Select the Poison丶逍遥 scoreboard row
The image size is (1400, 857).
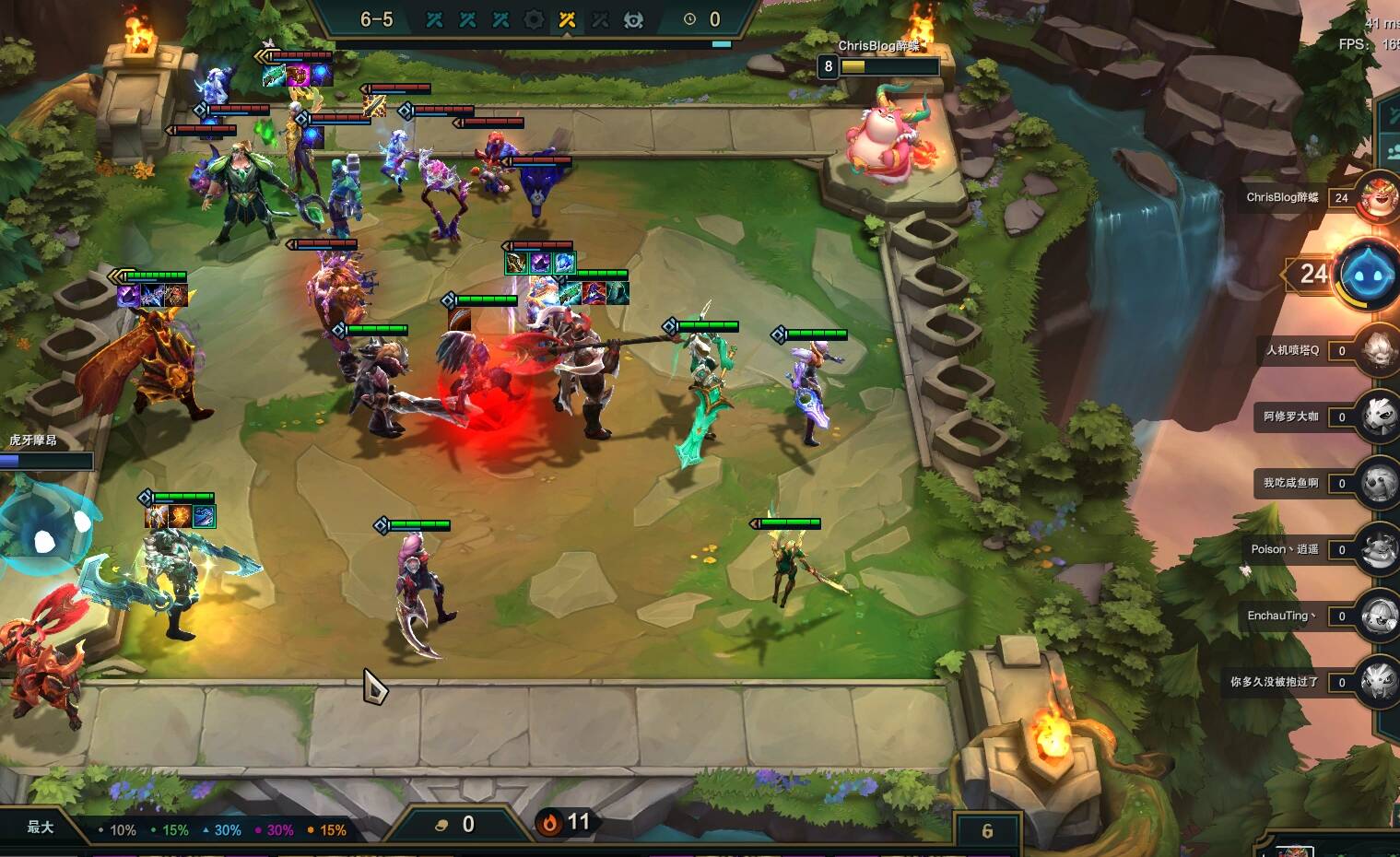tap(1284, 549)
